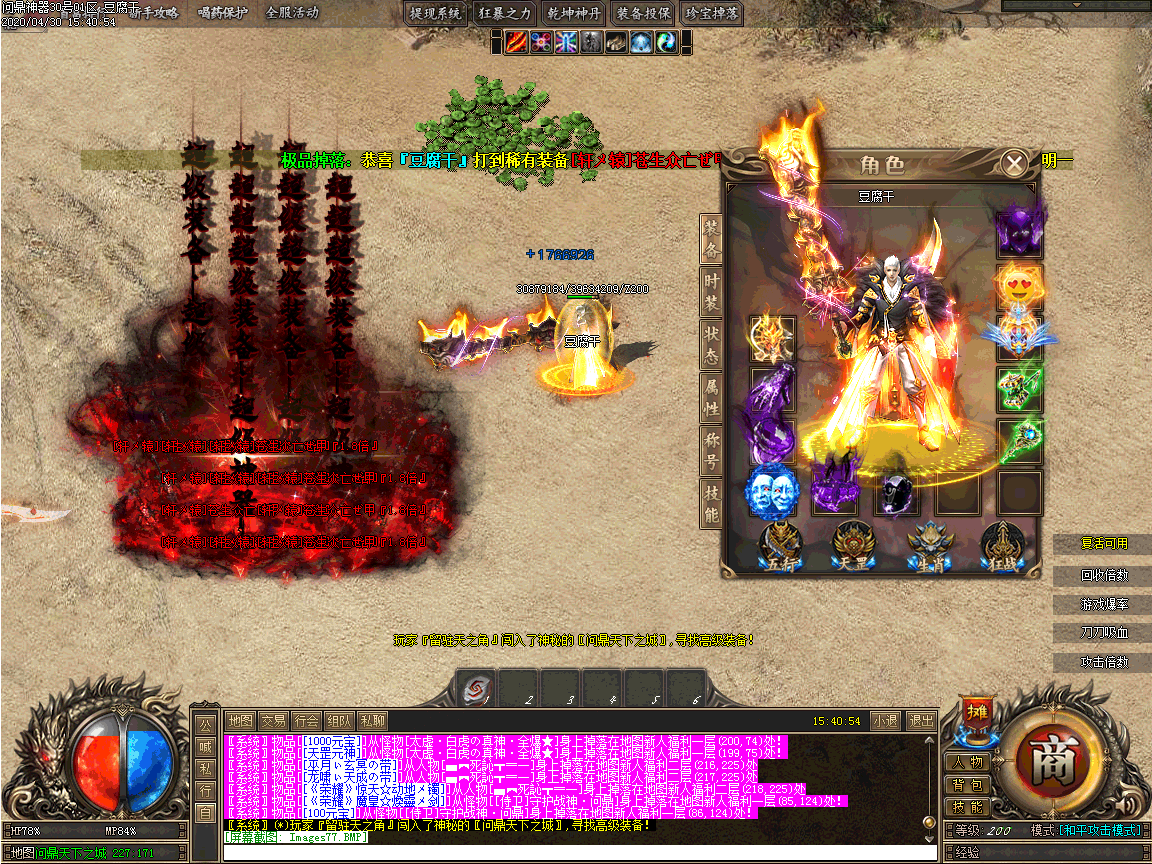The width and height of the screenshot is (1152, 864).
Task: Click the 退出 exit button
Action: coord(920,720)
